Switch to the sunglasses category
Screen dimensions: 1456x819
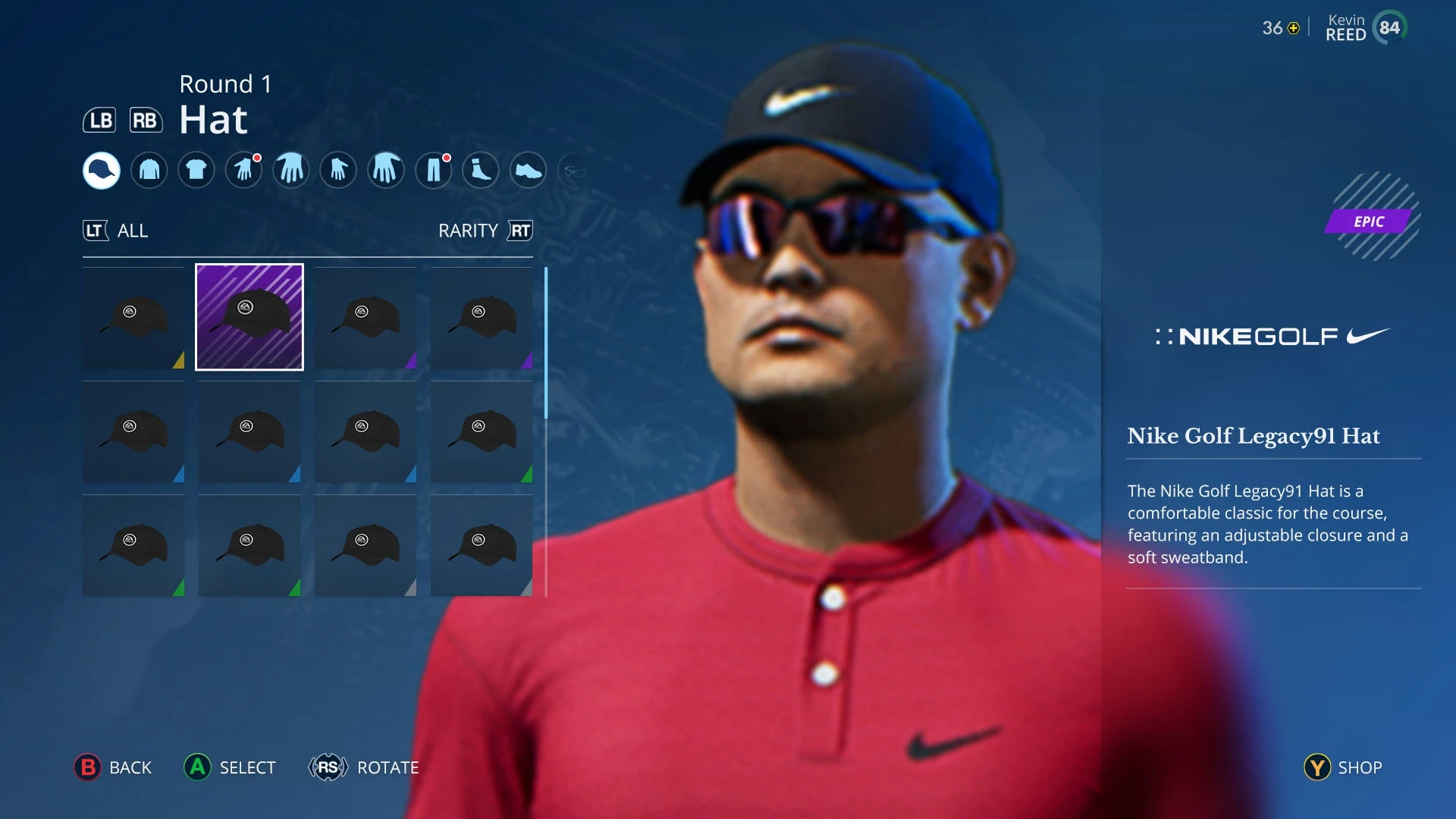coord(575,171)
